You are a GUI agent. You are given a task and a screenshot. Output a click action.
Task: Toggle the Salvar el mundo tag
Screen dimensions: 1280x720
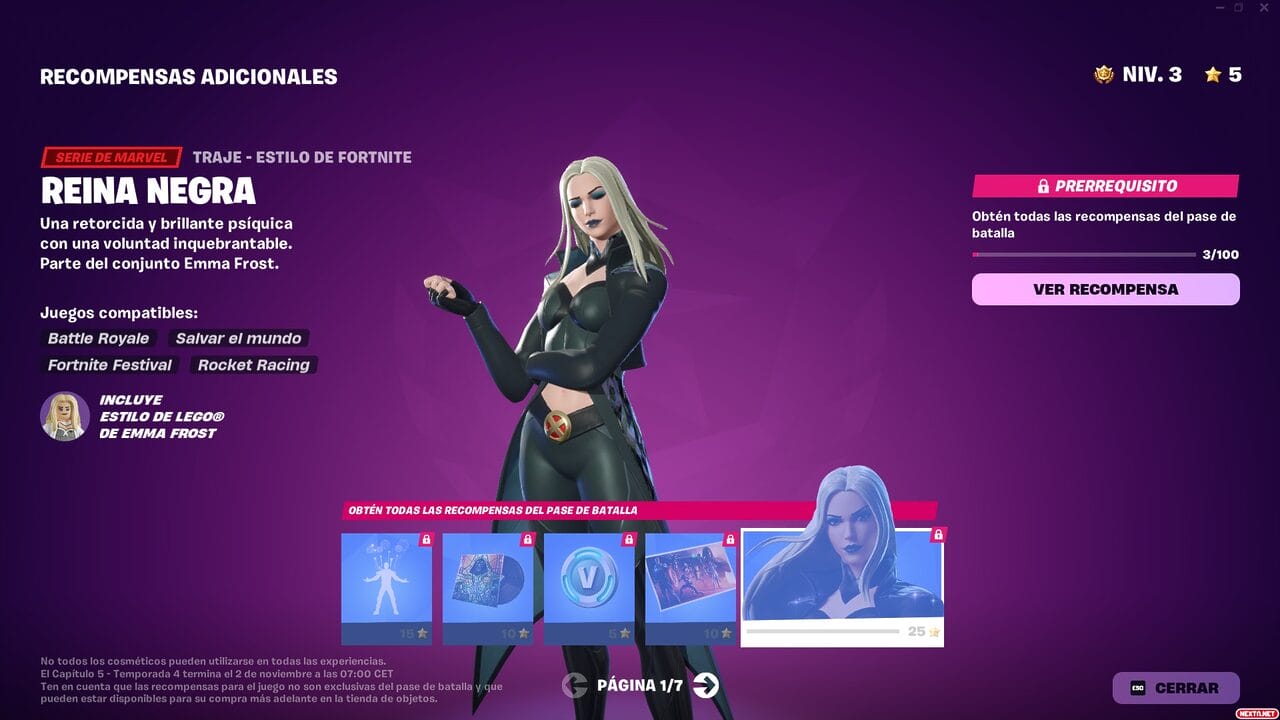[x=238, y=339]
